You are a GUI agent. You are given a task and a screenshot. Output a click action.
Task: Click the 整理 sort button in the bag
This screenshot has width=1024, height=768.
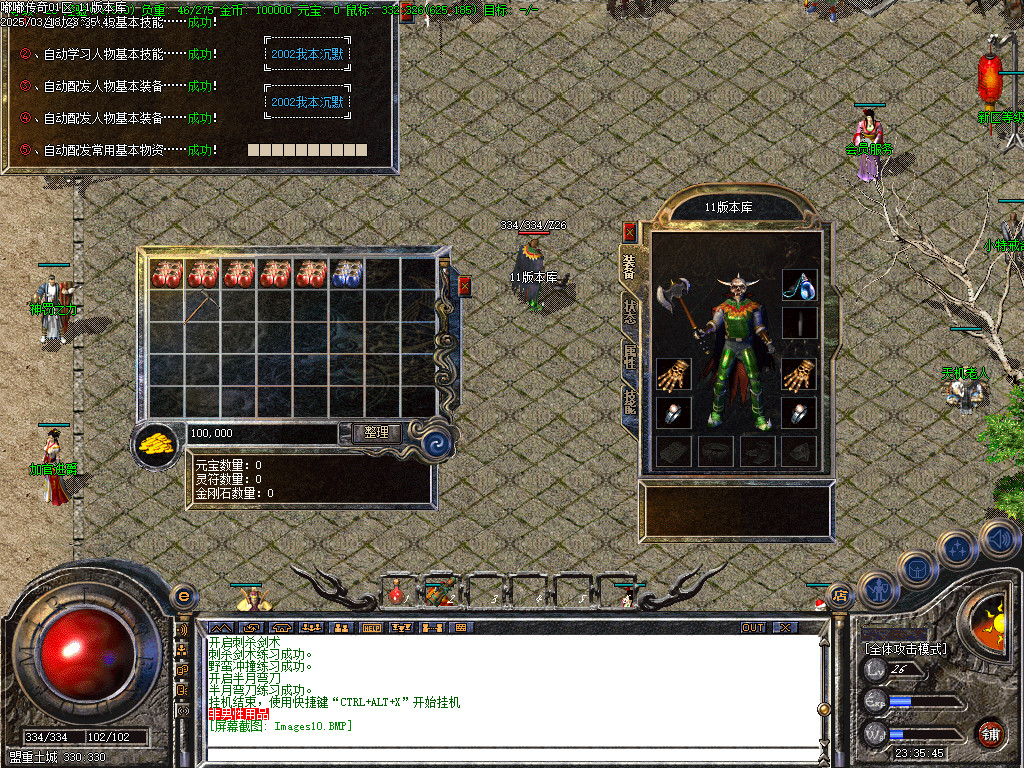[376, 433]
